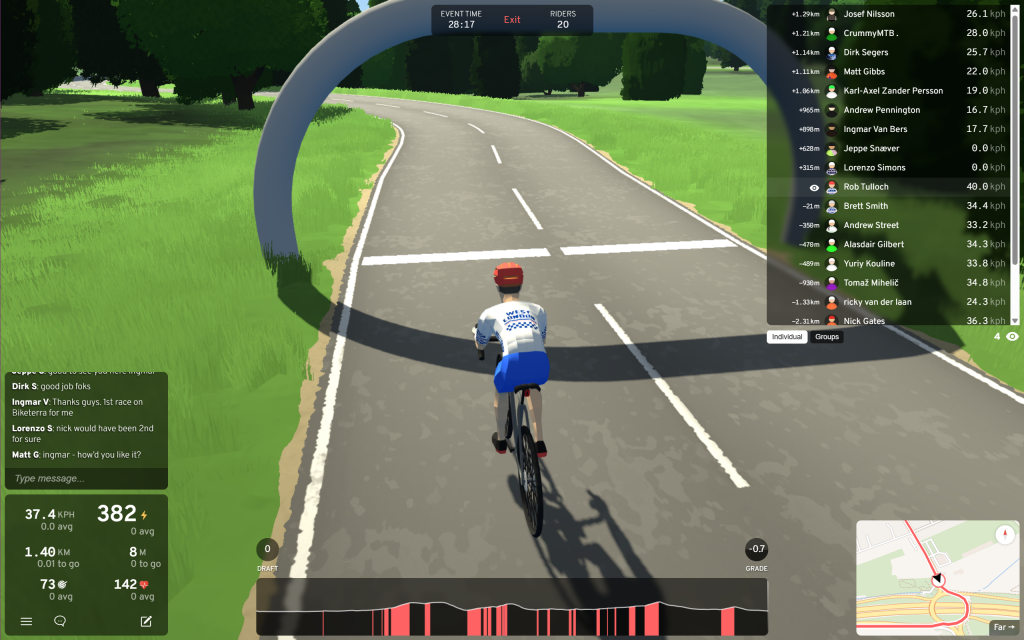Open the hamburger menu in stats panel
The image size is (1024, 640).
pyautogui.click(x=27, y=621)
